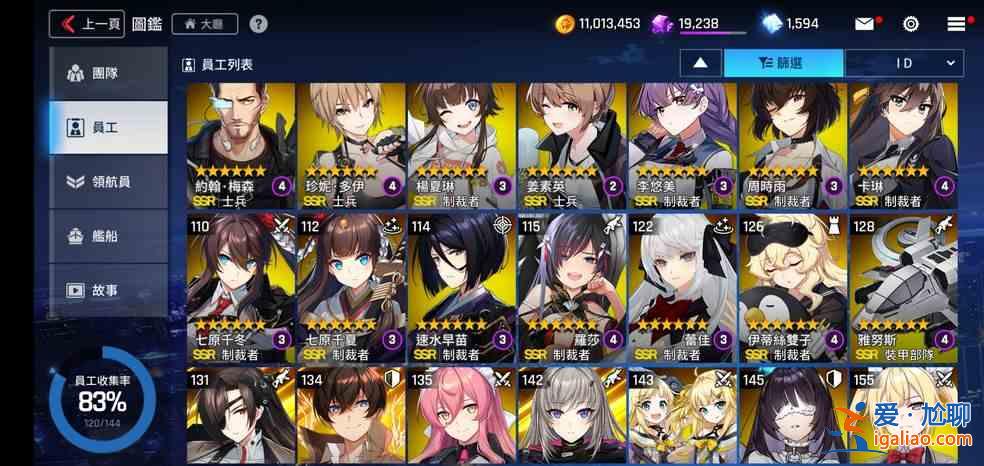Switch to the 領航員 tab
This screenshot has height=466, width=984.
click(x=108, y=181)
